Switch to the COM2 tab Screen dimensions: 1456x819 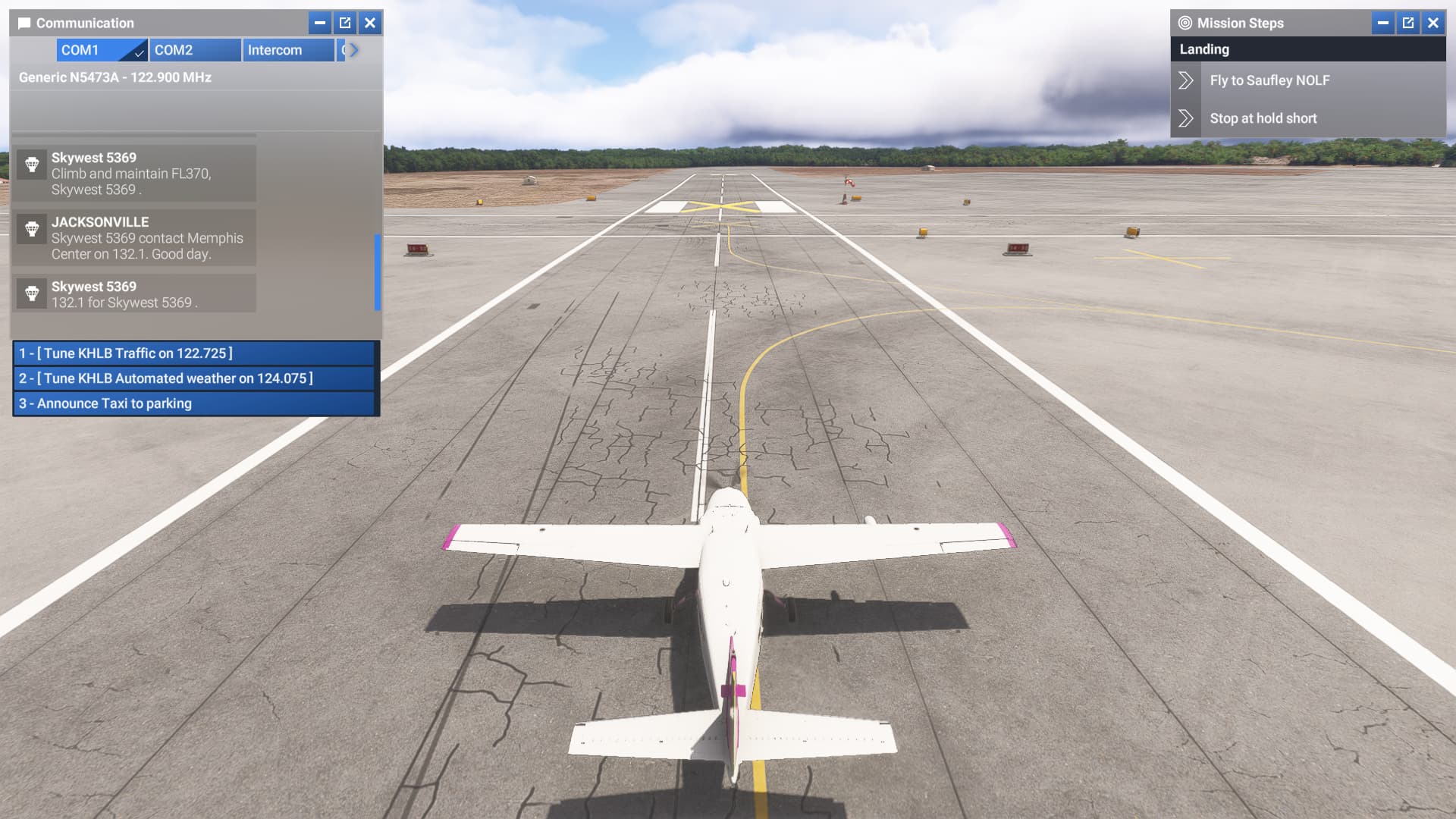[195, 50]
